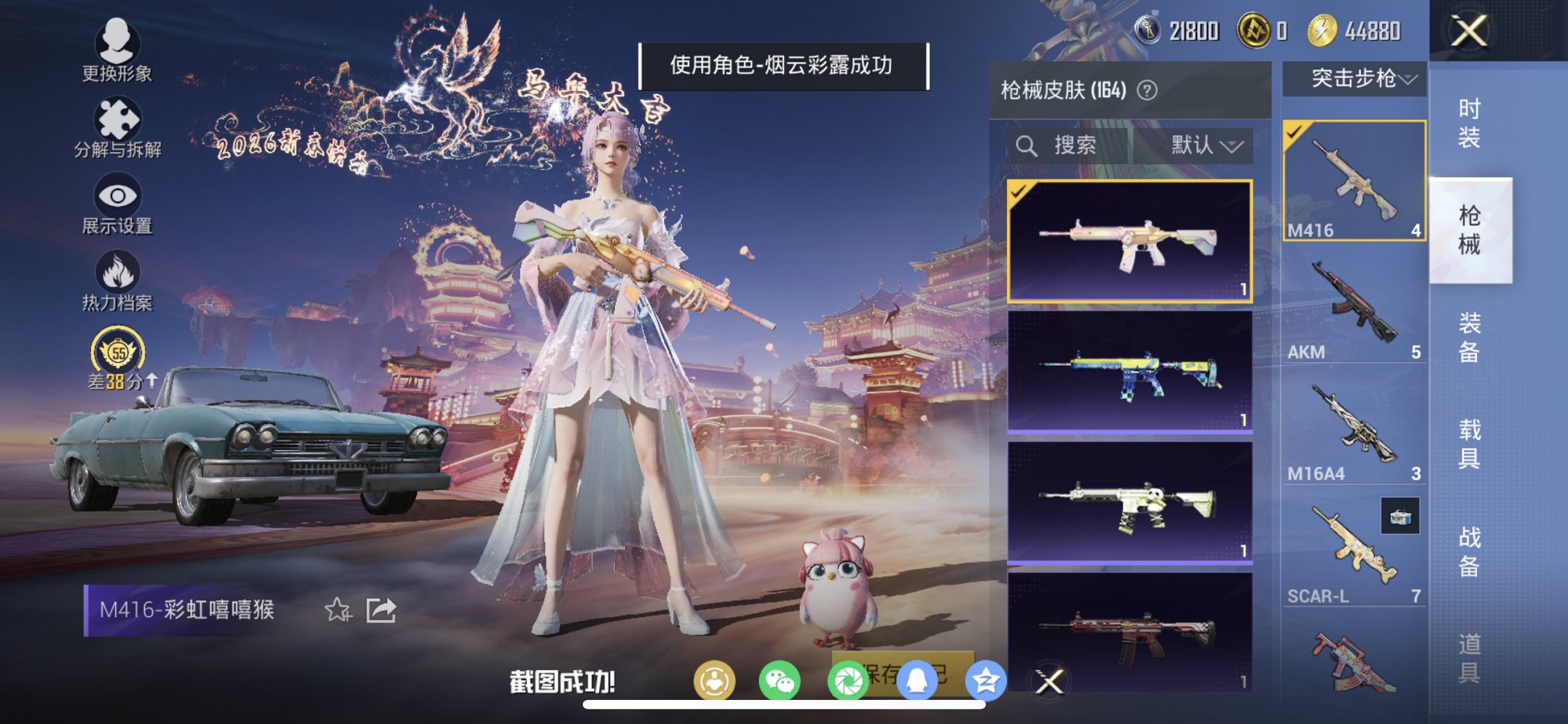Select the AKM weapon entry
Image resolution: width=1568 pixels, height=724 pixels.
1357,306
